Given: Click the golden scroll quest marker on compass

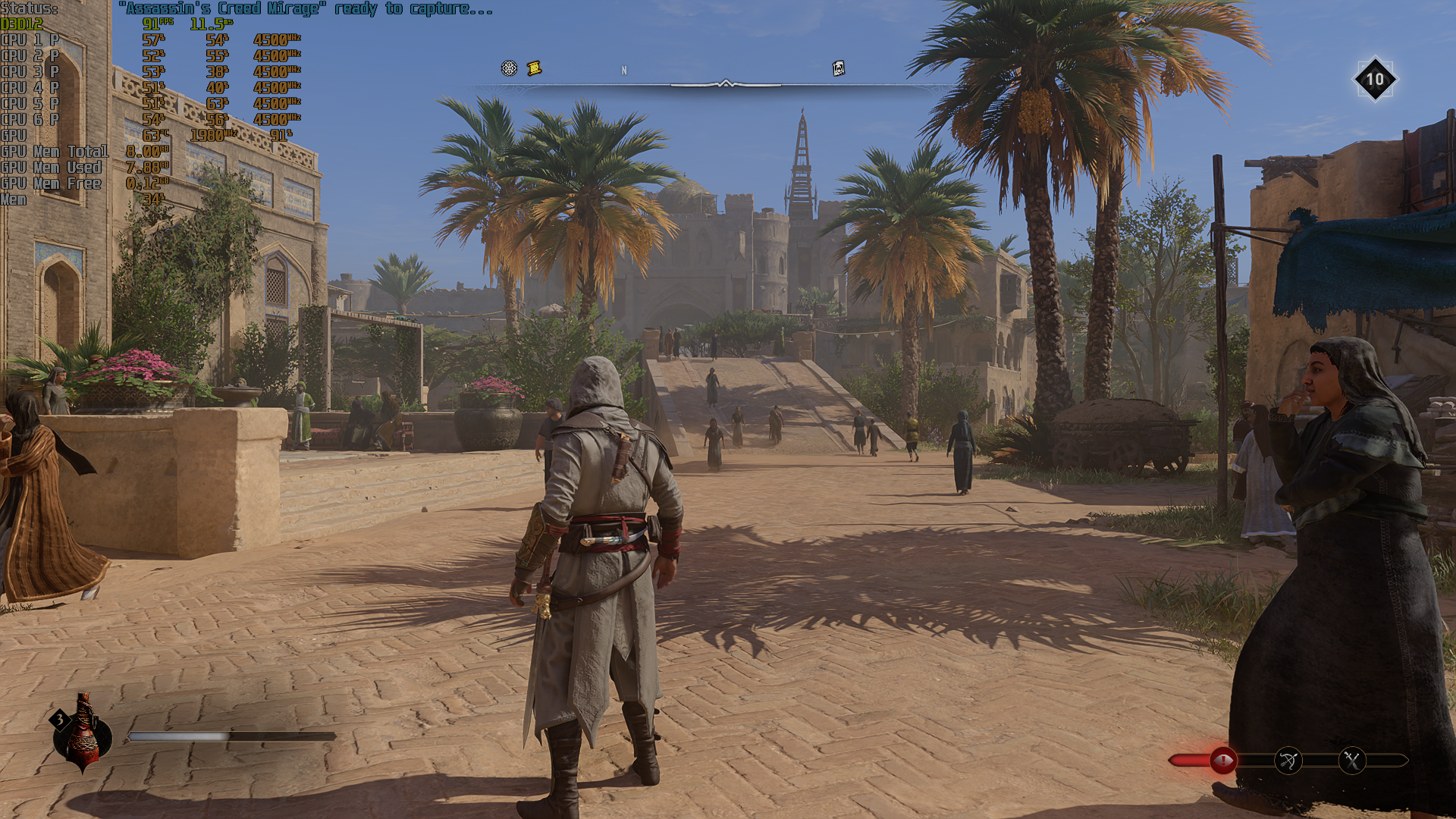Looking at the screenshot, I should [536, 67].
